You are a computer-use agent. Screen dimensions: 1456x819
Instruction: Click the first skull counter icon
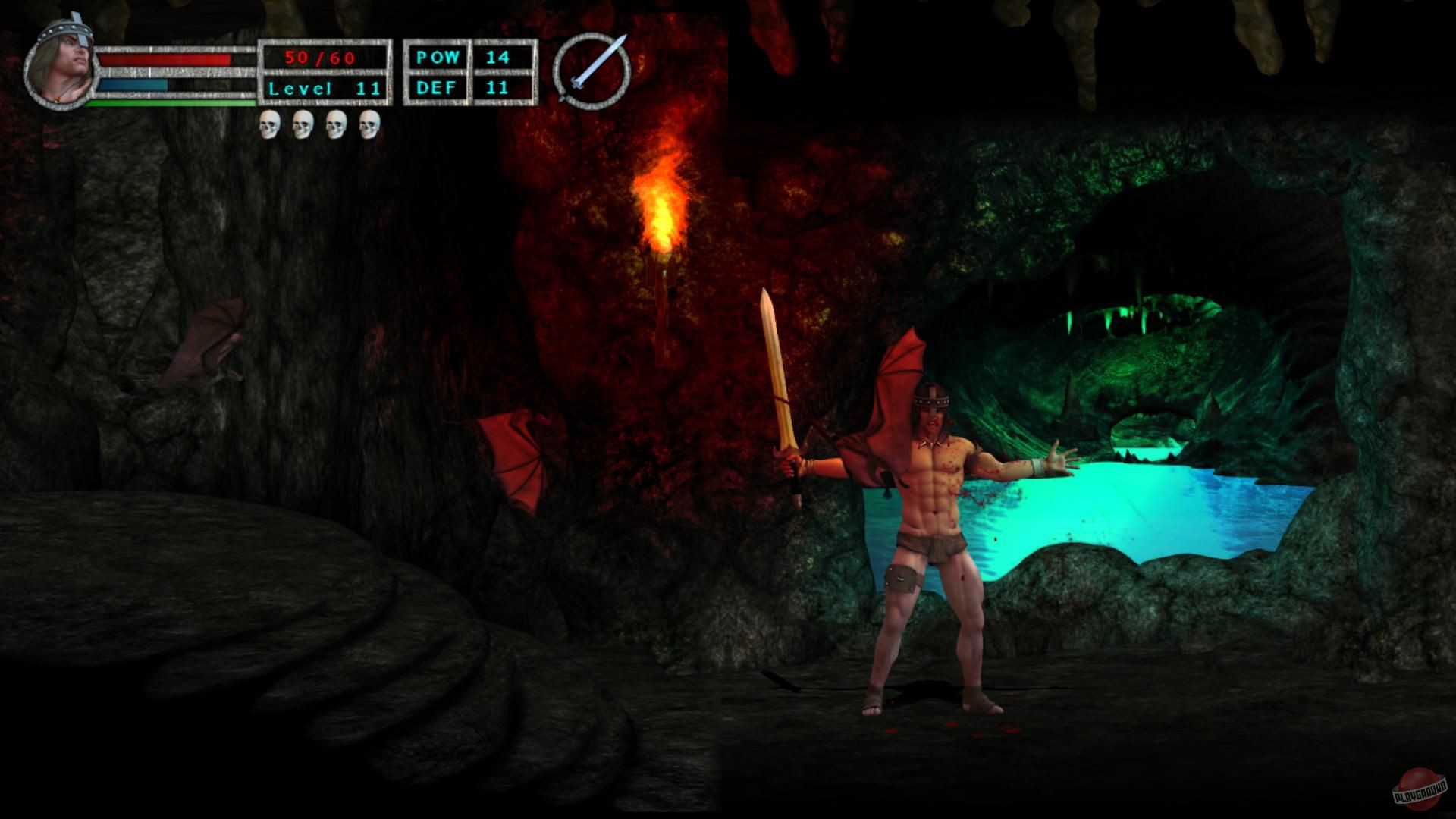pos(269,123)
